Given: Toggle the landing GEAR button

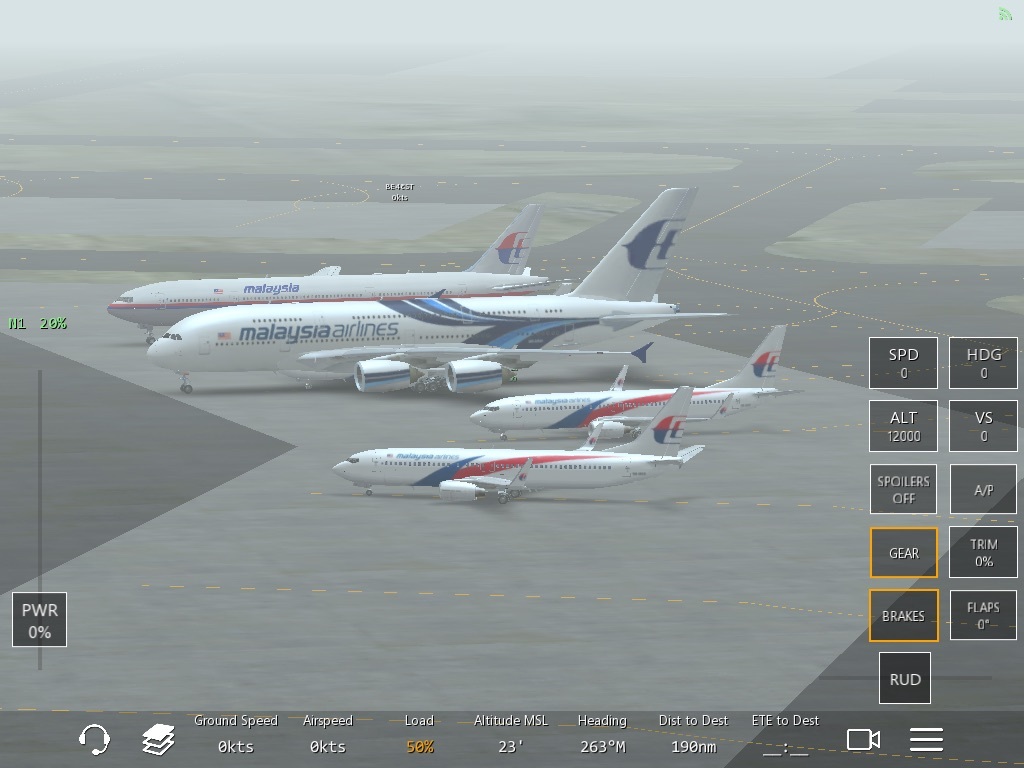Looking at the screenshot, I should 903,553.
